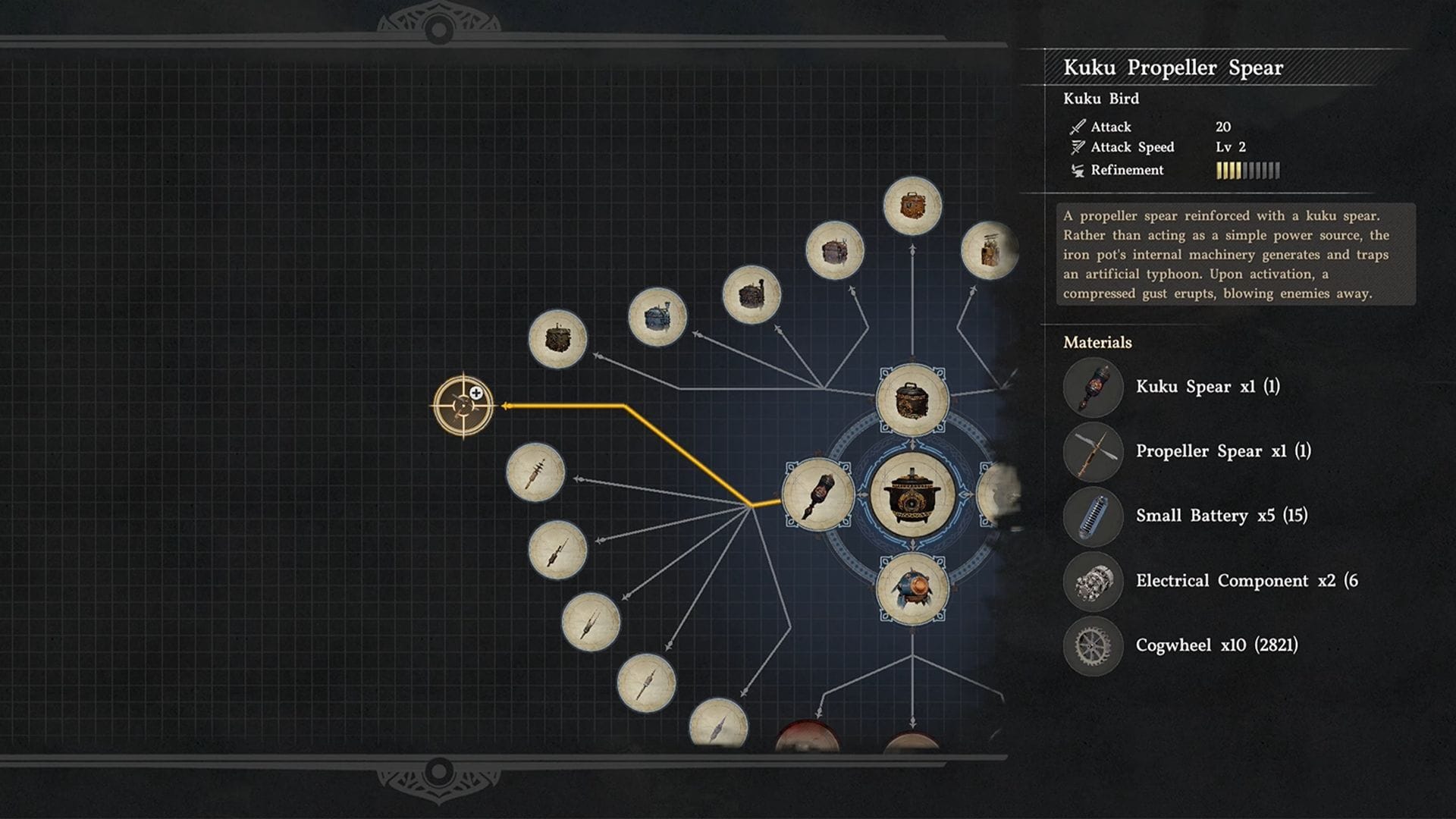
Task: Select the highlighted Kuku Propeller Spear node
Action: (x=463, y=406)
